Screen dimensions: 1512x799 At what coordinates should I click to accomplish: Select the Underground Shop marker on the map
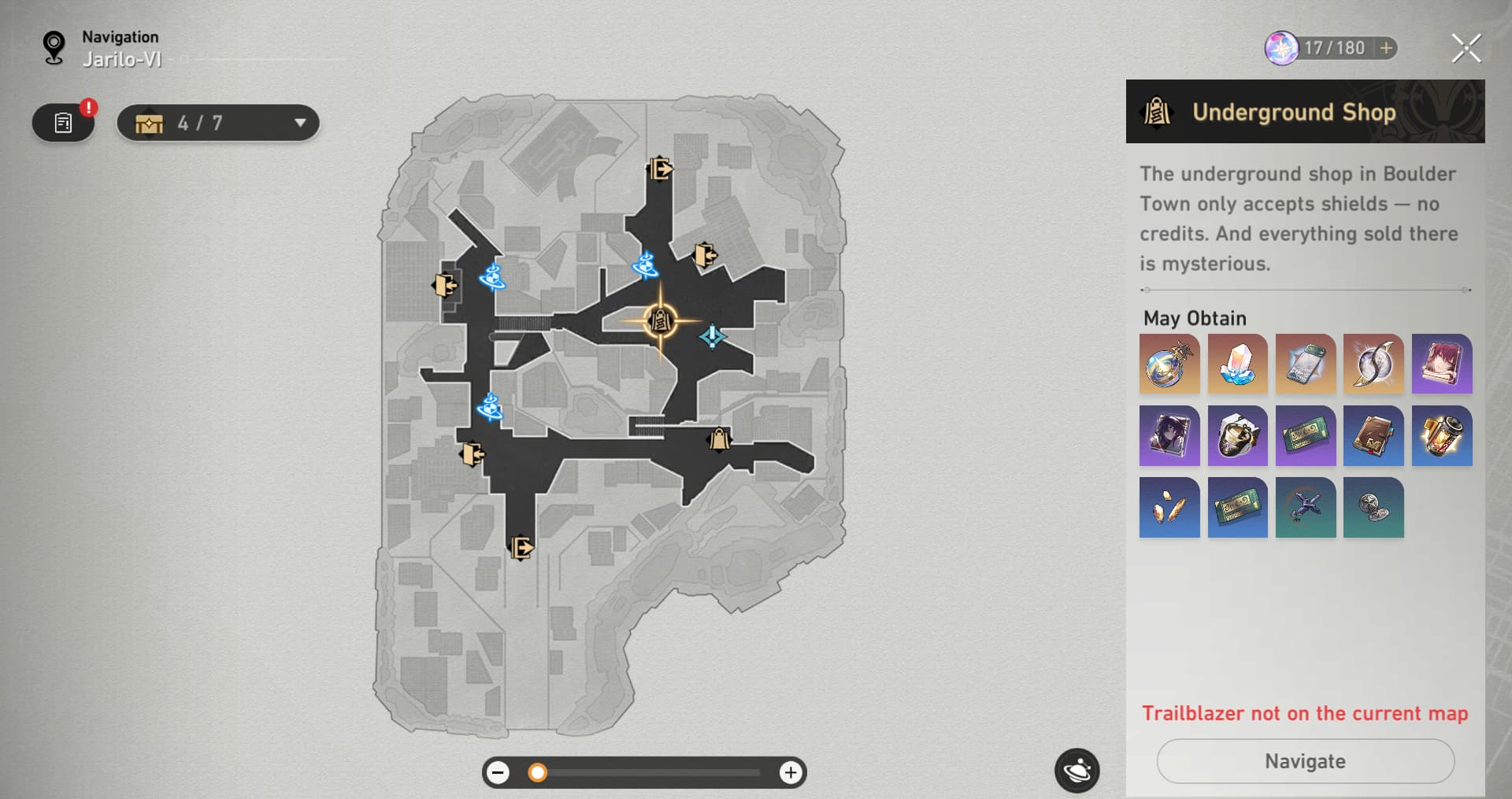[660, 321]
